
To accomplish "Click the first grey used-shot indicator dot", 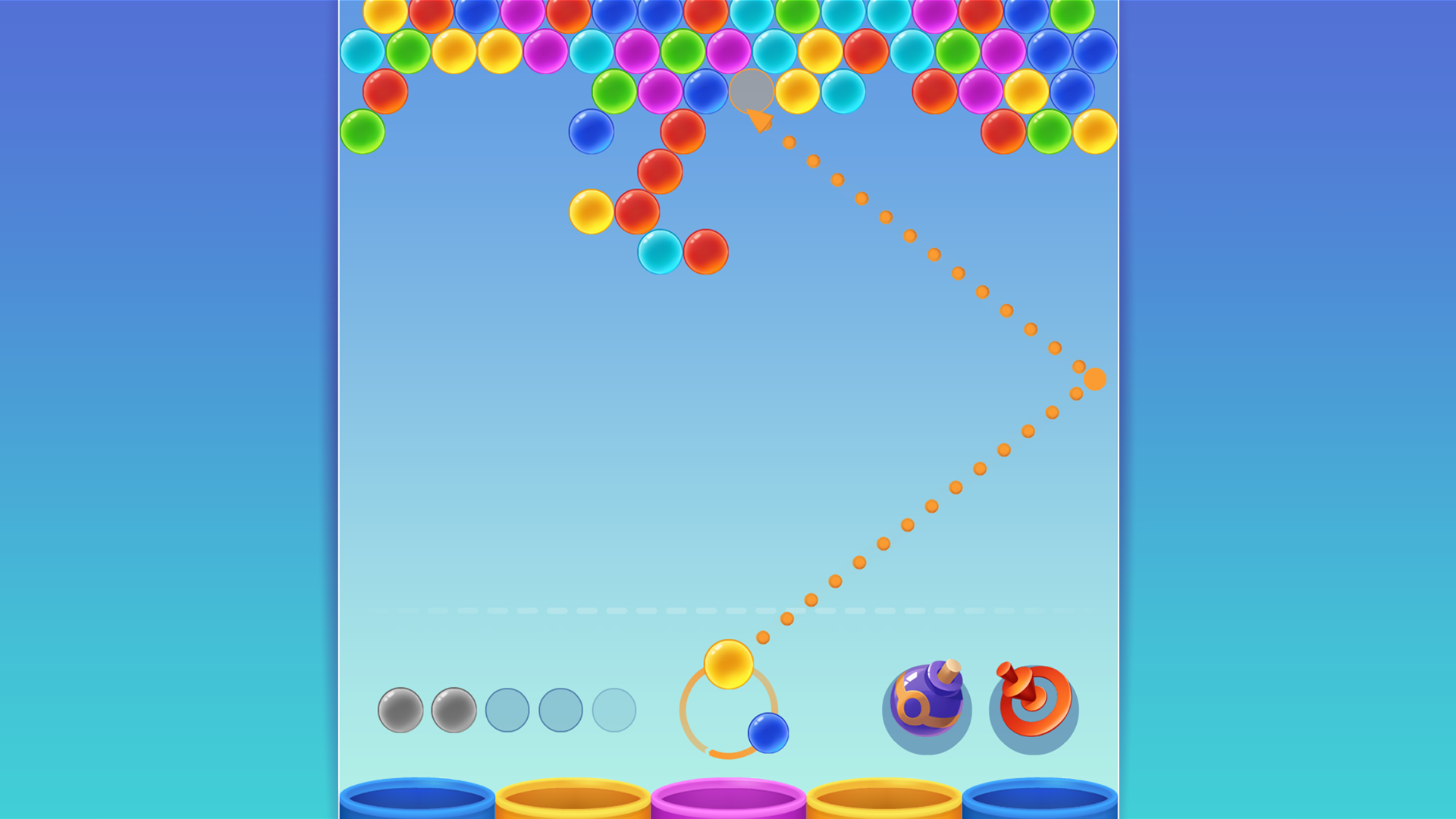I will (x=400, y=709).
